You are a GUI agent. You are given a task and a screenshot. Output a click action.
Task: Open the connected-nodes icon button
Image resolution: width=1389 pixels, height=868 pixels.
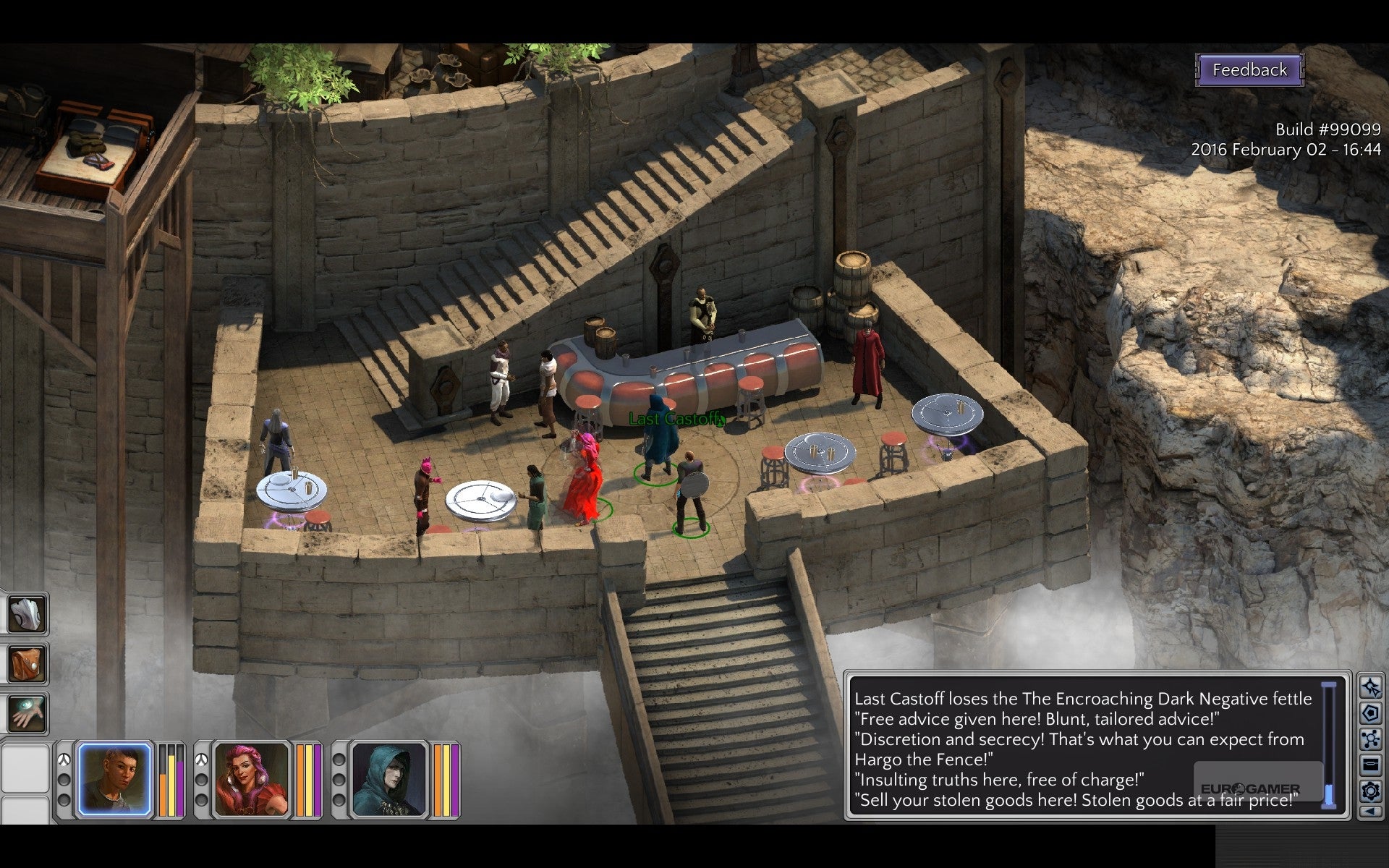pos(1370,739)
